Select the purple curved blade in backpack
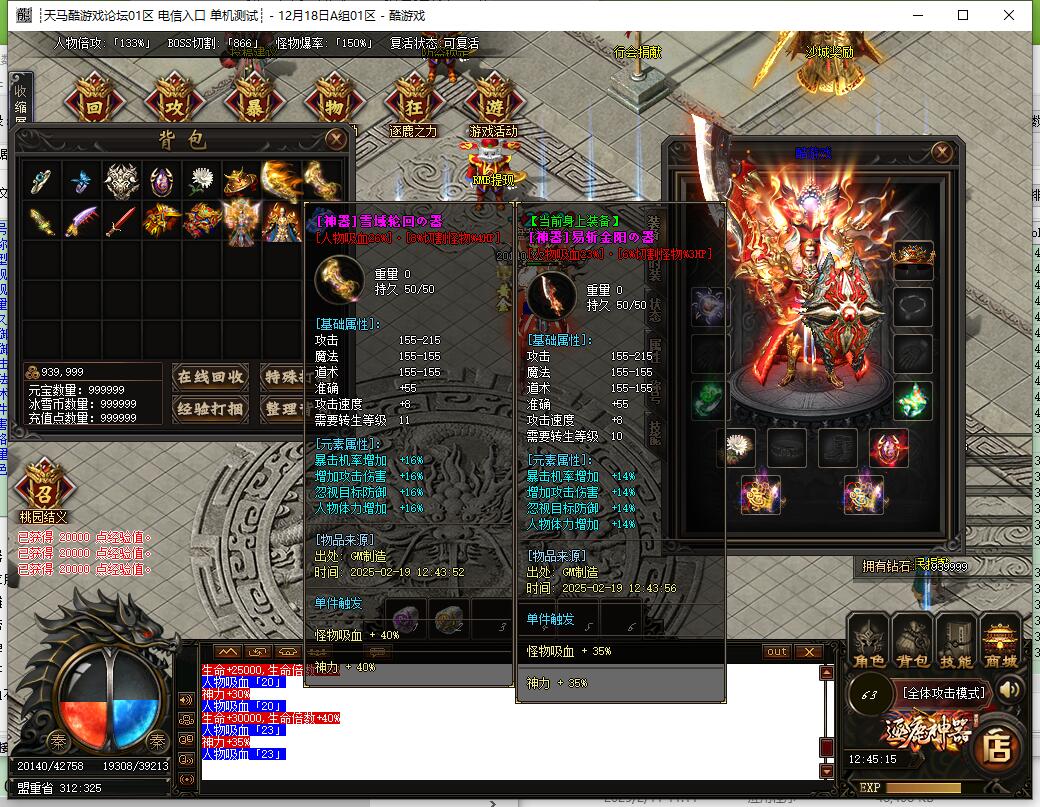Viewport: 1040px width, 807px height. click(81, 220)
